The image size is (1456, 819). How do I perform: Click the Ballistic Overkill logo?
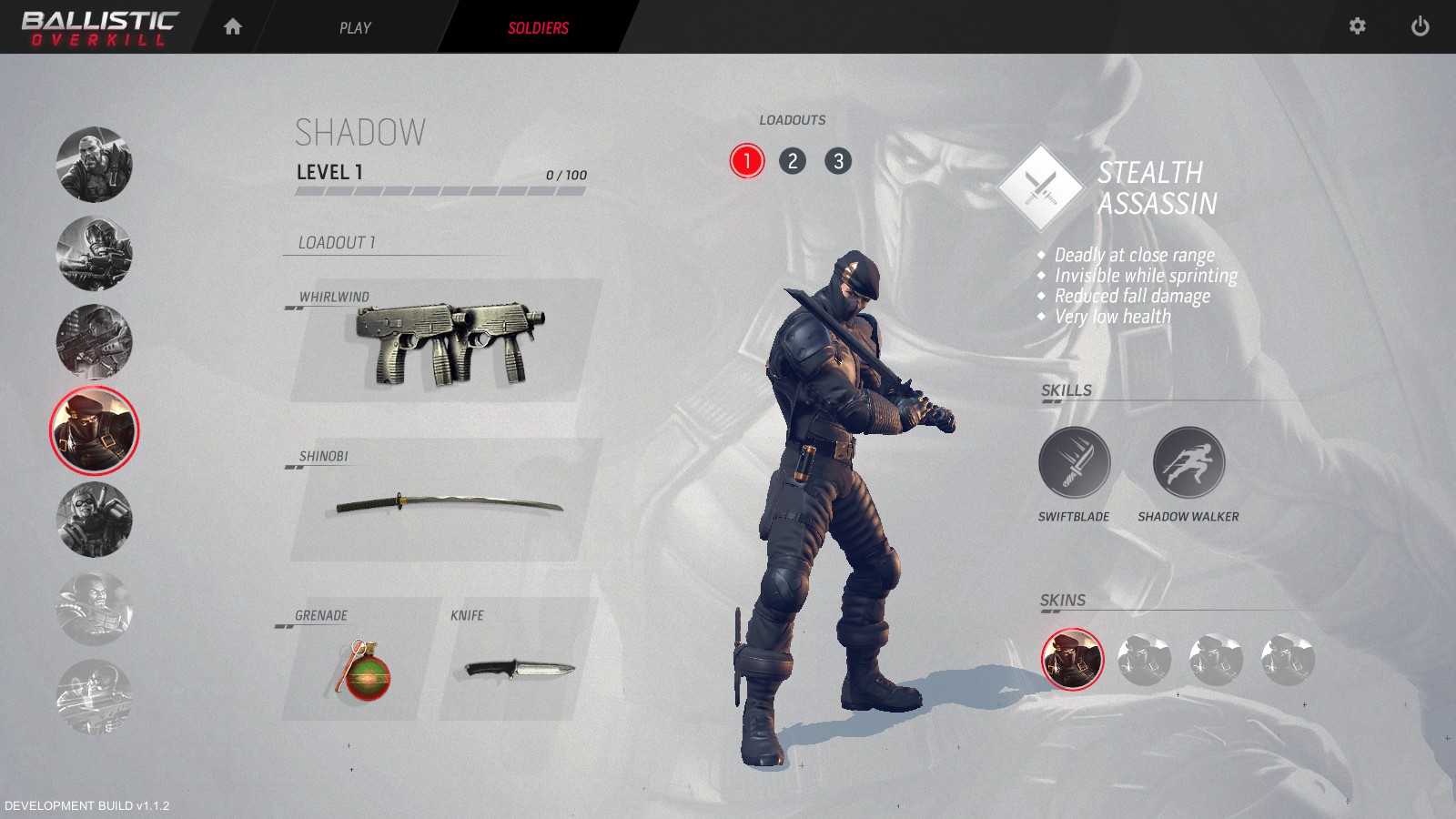[x=102, y=25]
